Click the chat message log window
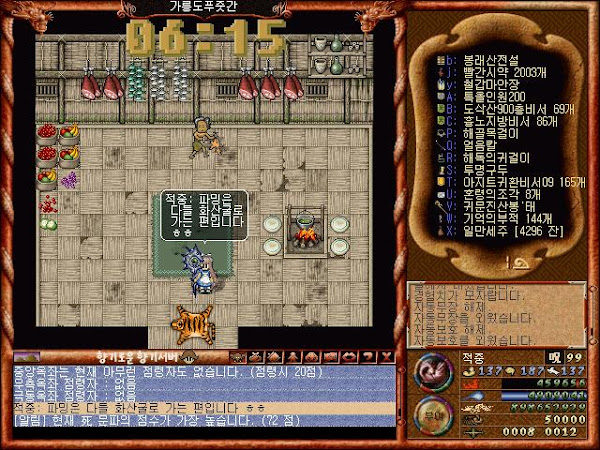This screenshot has height=450, width=600. coord(200,394)
